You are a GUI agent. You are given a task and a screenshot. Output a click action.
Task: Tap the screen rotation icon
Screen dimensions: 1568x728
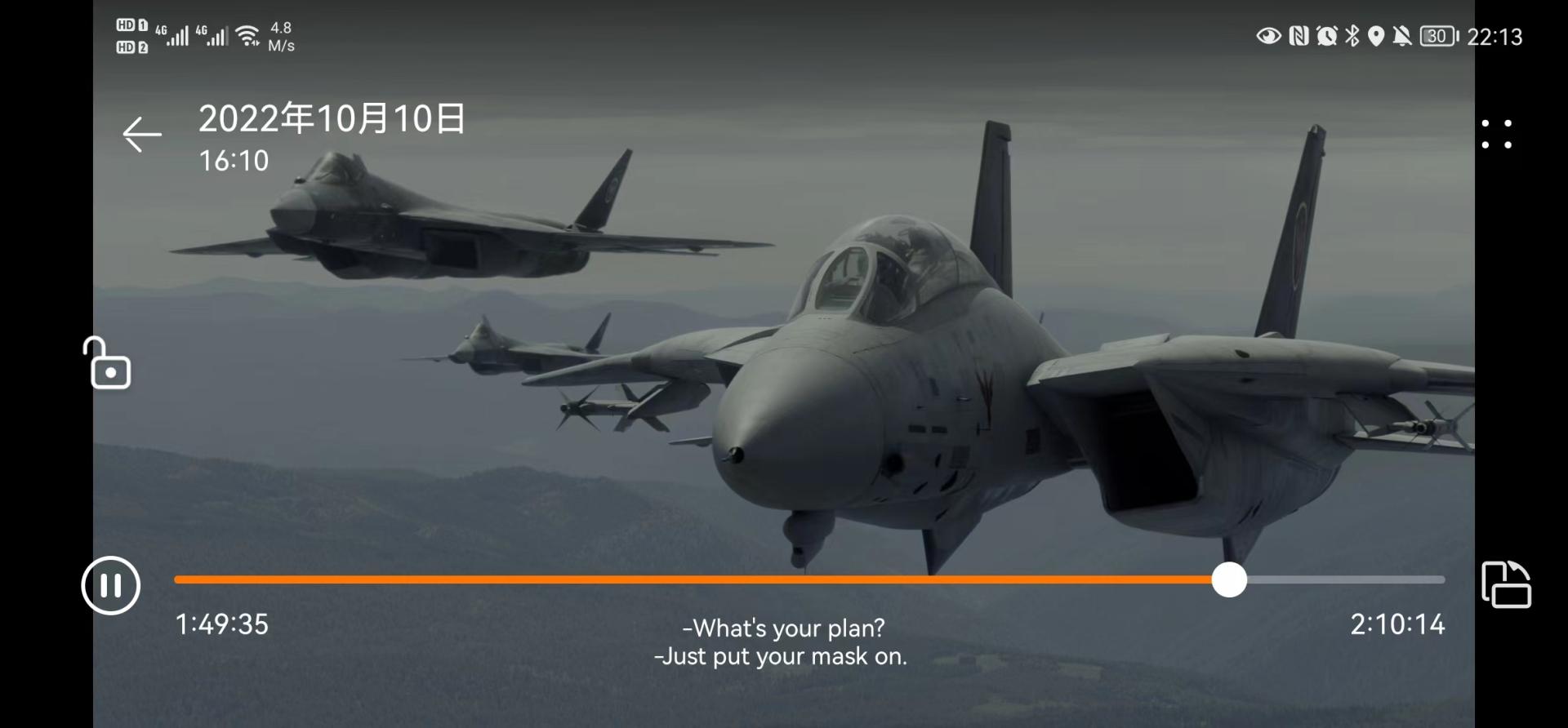[1506, 584]
